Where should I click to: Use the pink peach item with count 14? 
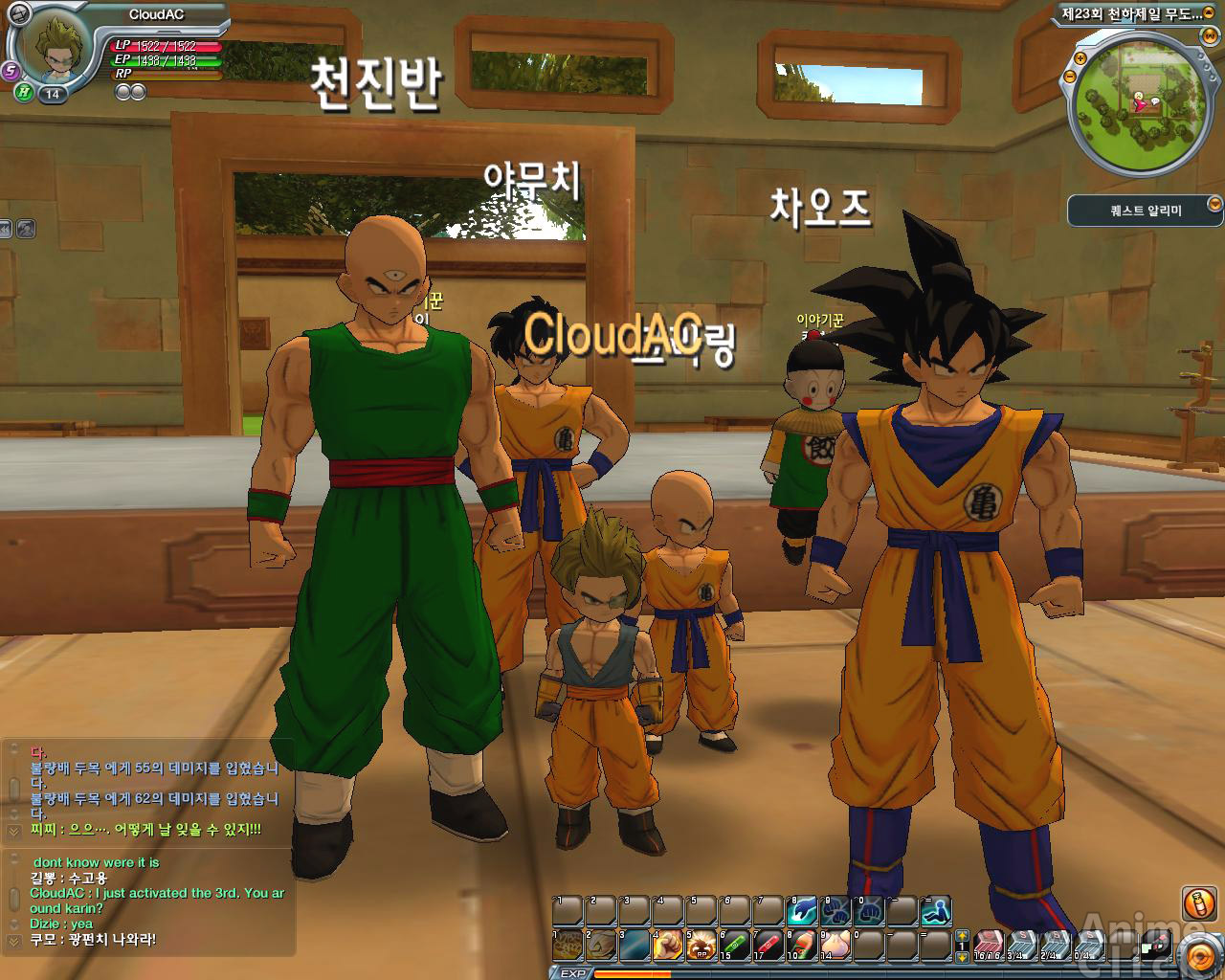tap(835, 944)
